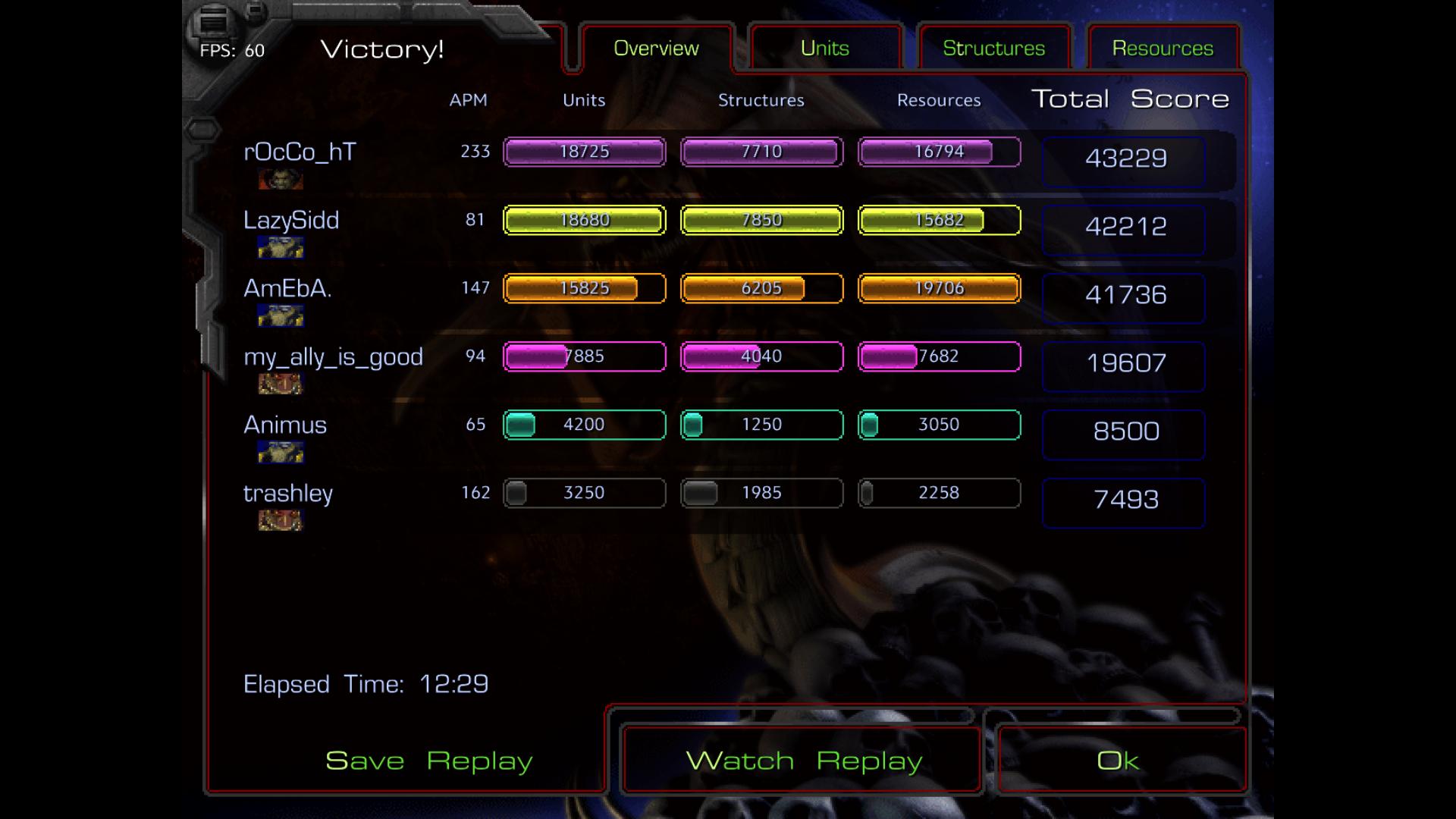Image resolution: width=1456 pixels, height=819 pixels.
Task: Select trashley in the player list
Action: click(288, 494)
